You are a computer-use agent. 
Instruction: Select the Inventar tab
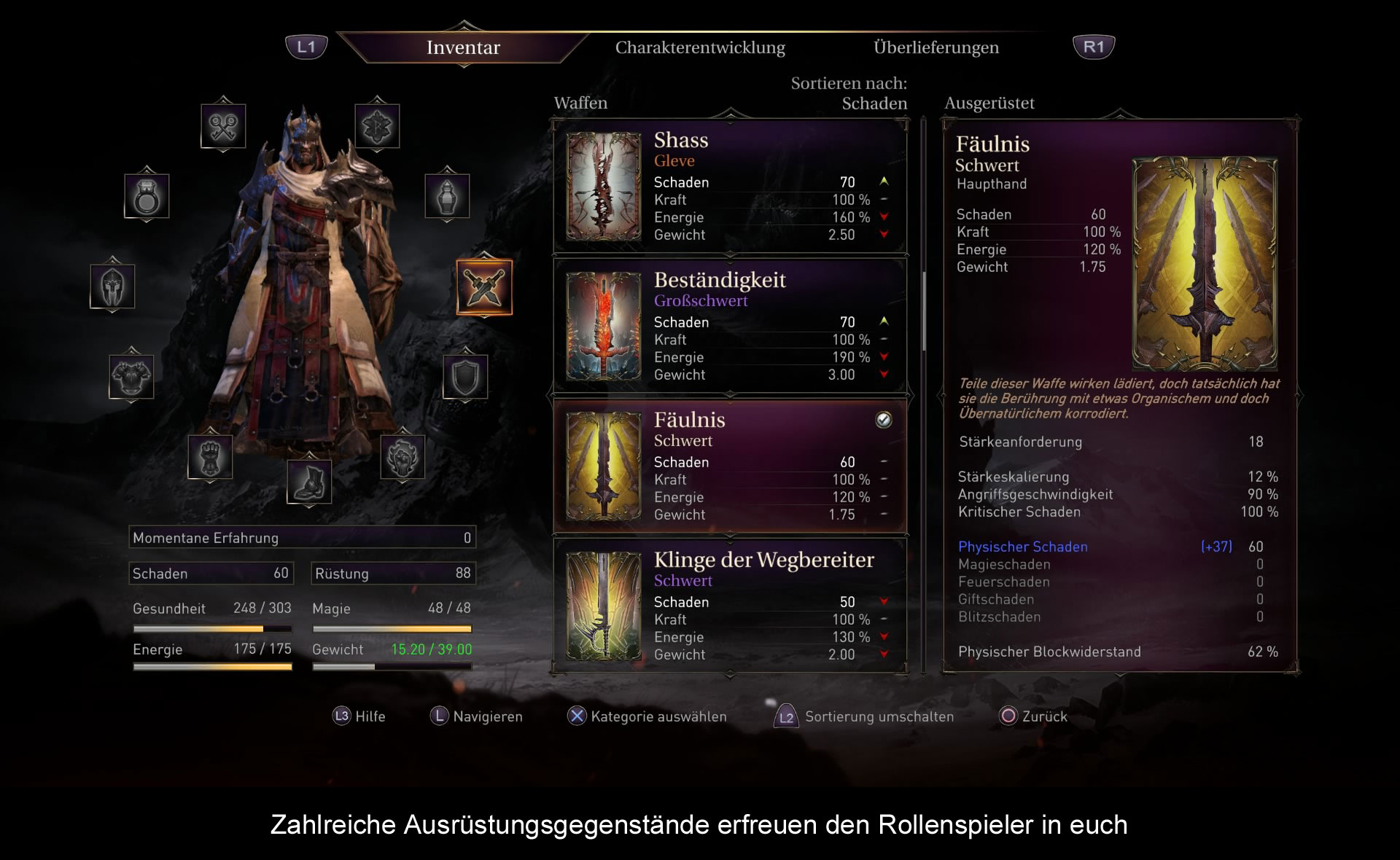point(463,48)
